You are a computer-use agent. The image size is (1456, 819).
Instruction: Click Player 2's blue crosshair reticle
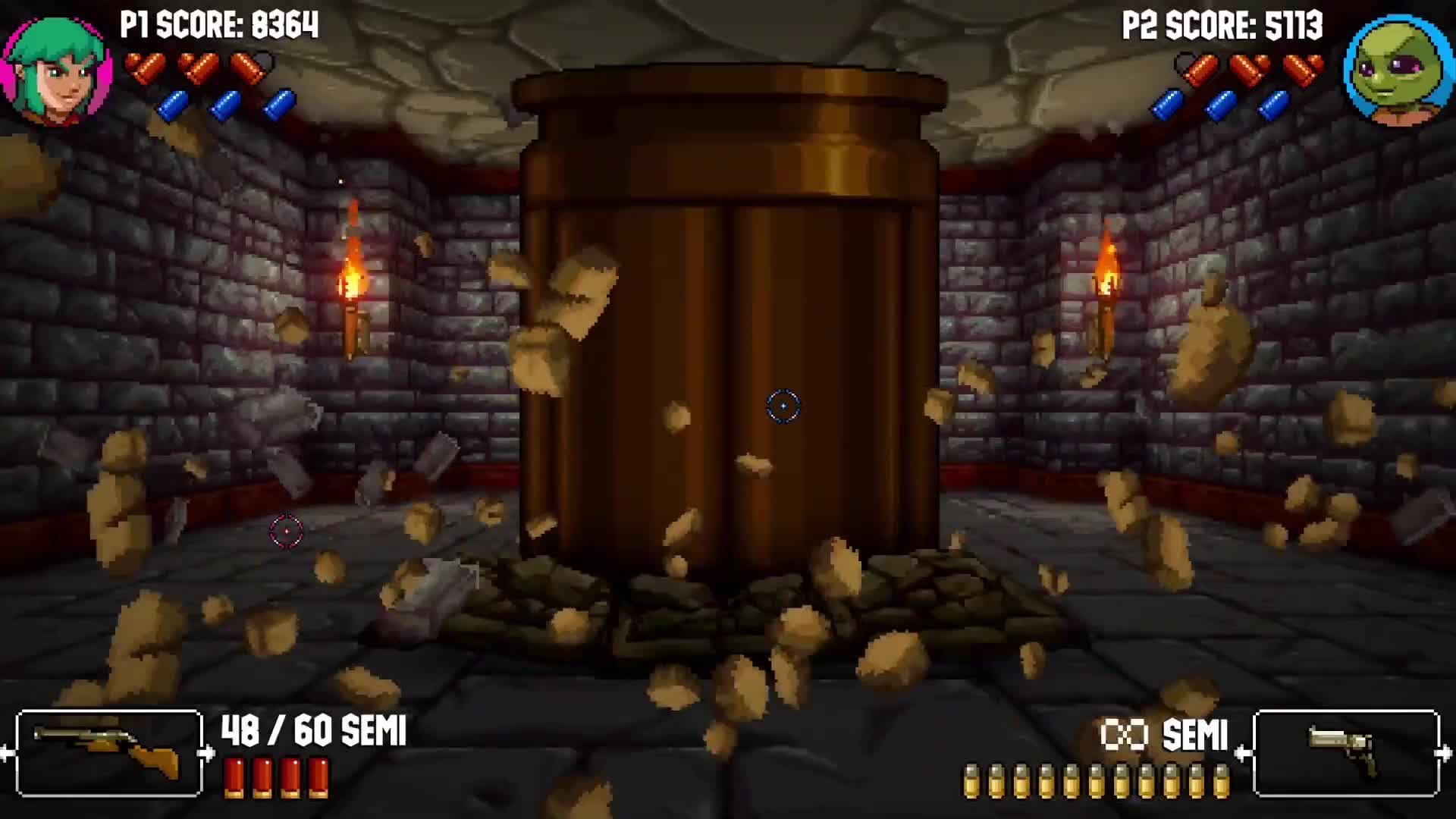[783, 406]
